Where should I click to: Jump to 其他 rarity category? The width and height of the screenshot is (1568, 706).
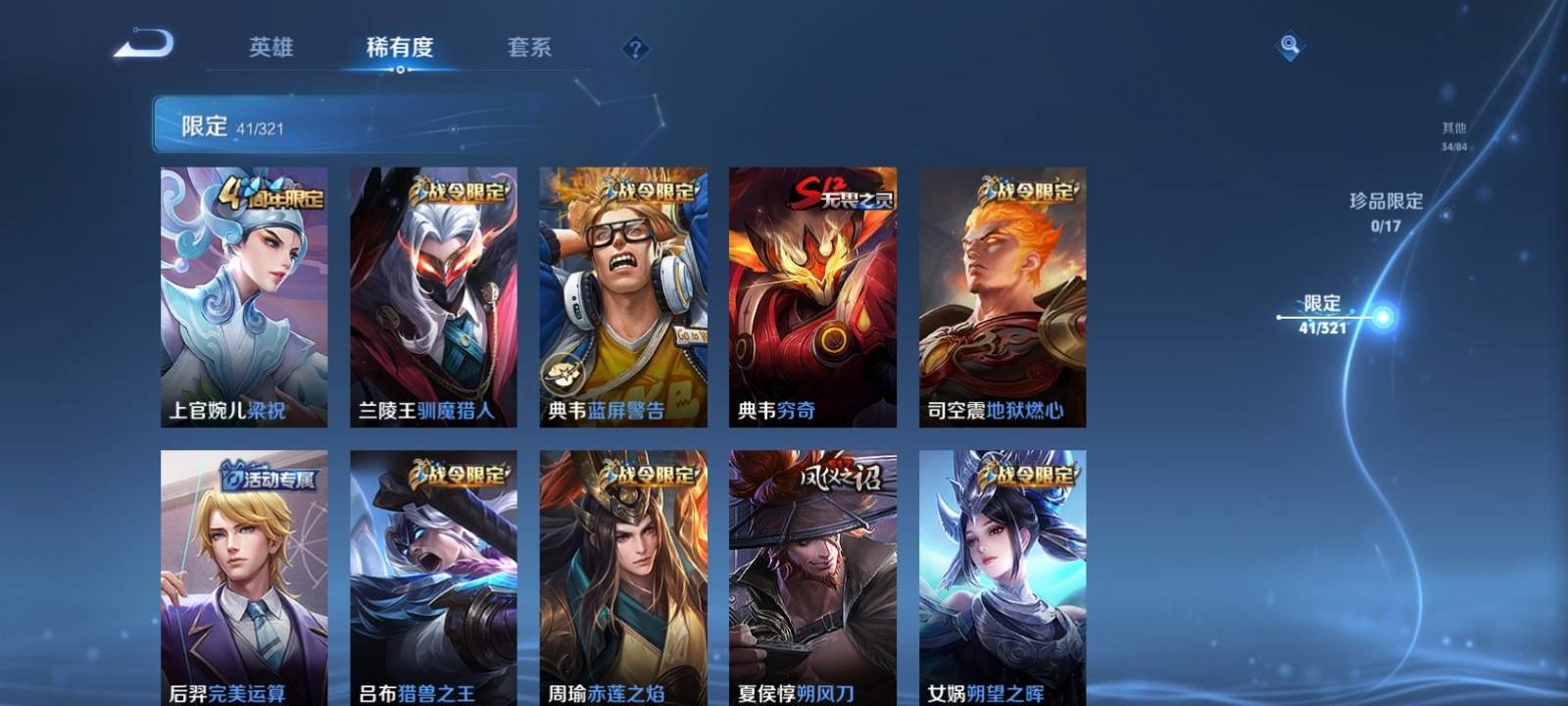1454,135
